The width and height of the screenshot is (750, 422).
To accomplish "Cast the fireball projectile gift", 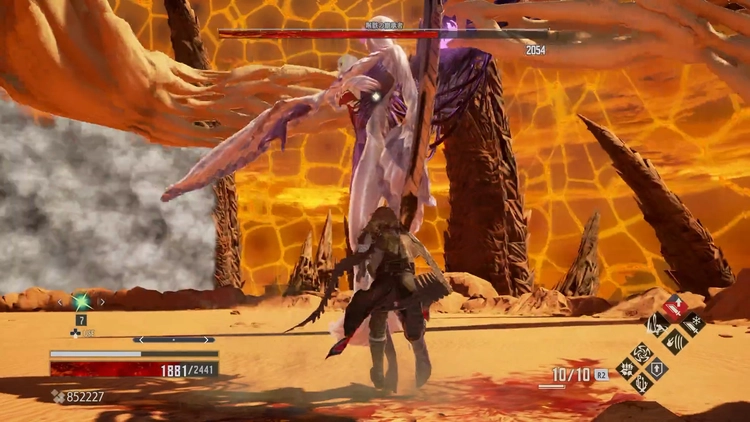I will pyautogui.click(x=675, y=340).
